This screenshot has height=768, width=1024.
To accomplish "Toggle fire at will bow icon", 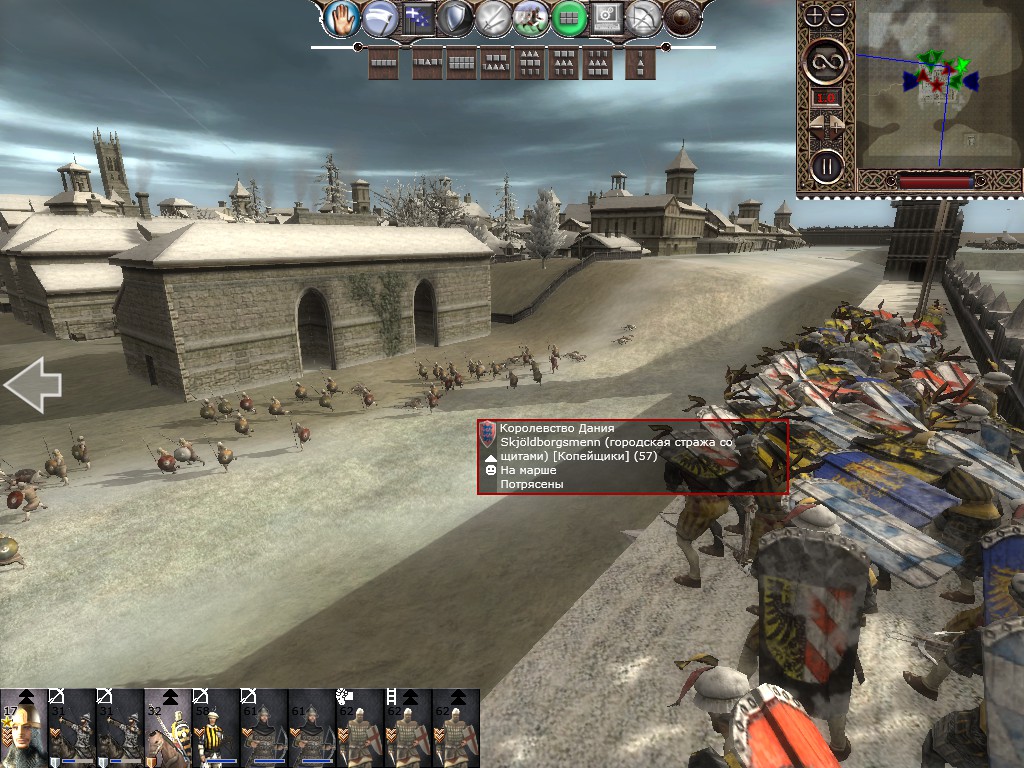I will click(645, 17).
